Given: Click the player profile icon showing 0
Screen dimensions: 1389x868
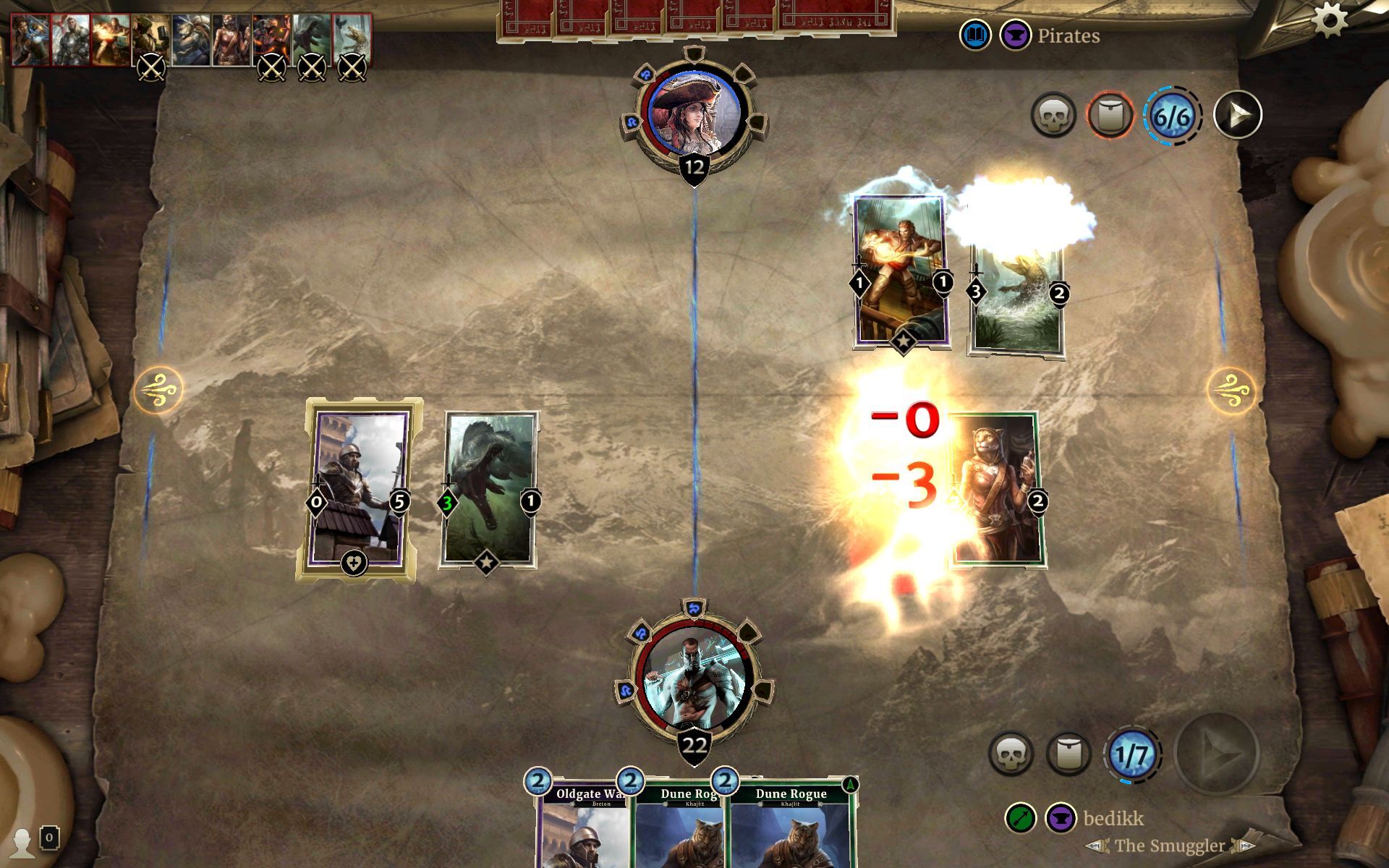Looking at the screenshot, I should tap(27, 842).
